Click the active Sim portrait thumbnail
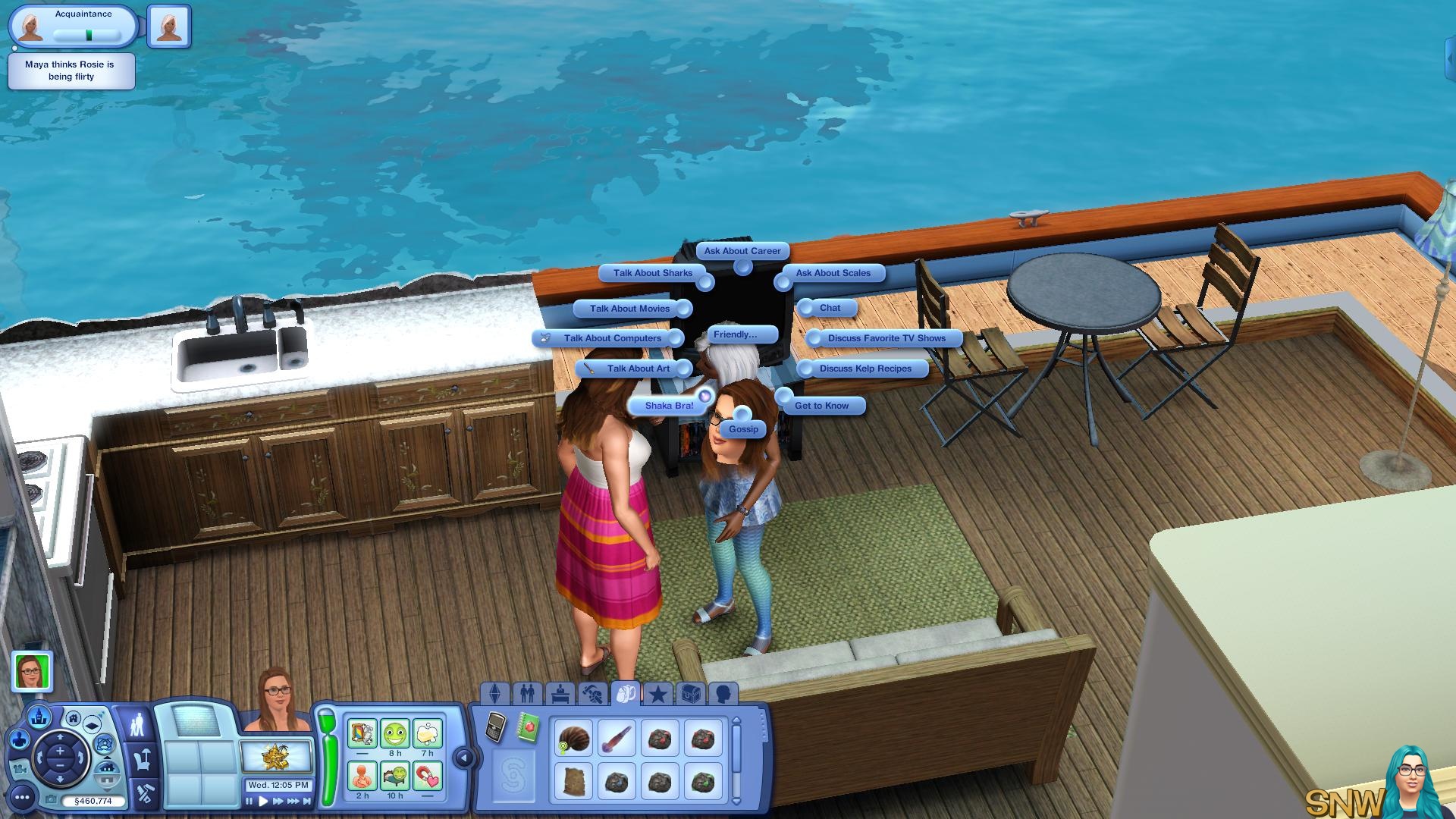 pyautogui.click(x=33, y=671)
